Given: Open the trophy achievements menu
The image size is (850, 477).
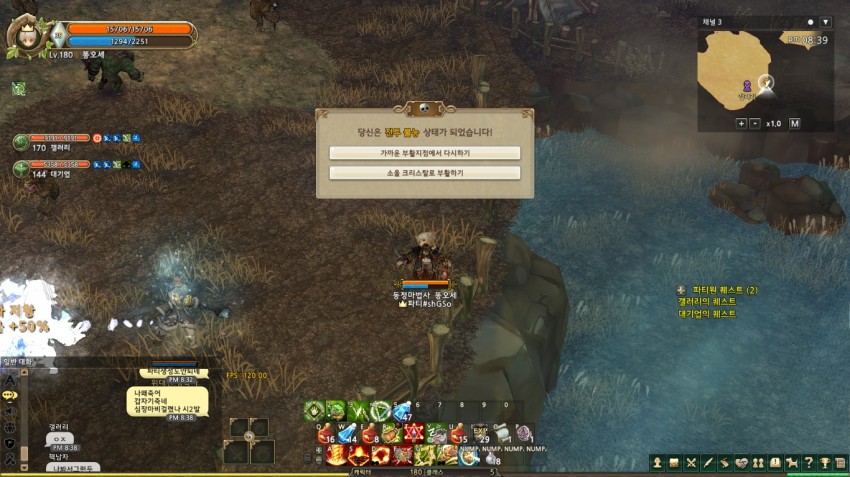Looking at the screenshot, I should pyautogui.click(x=824, y=462).
